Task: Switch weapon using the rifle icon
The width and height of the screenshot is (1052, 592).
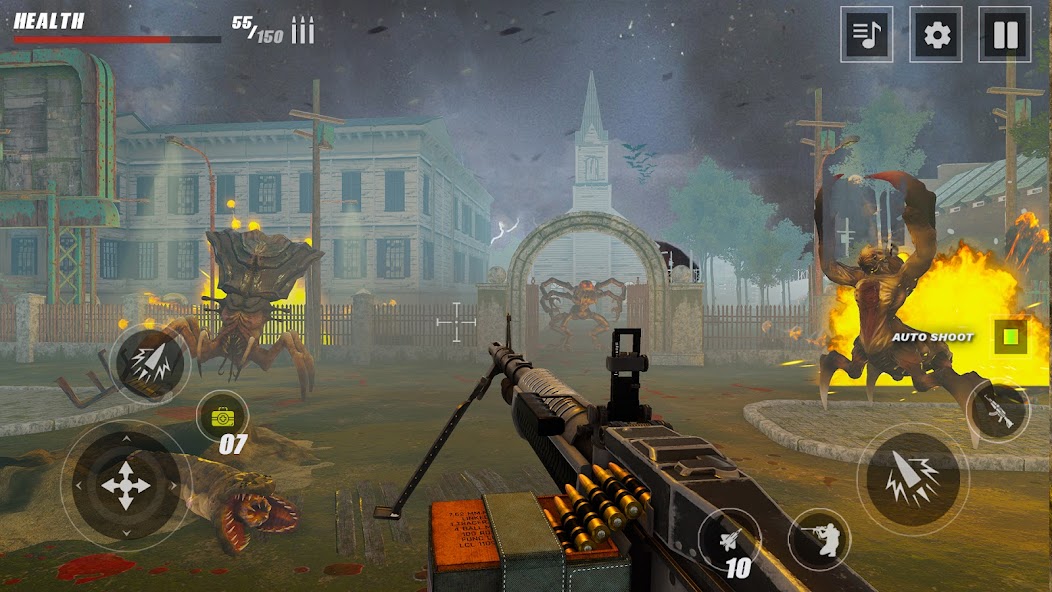Action: click(998, 410)
